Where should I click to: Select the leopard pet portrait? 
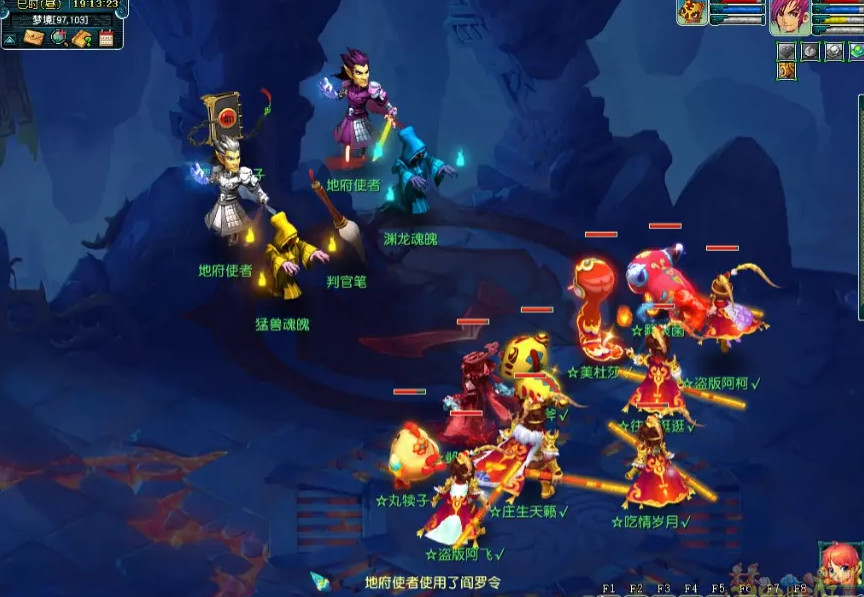[x=692, y=12]
